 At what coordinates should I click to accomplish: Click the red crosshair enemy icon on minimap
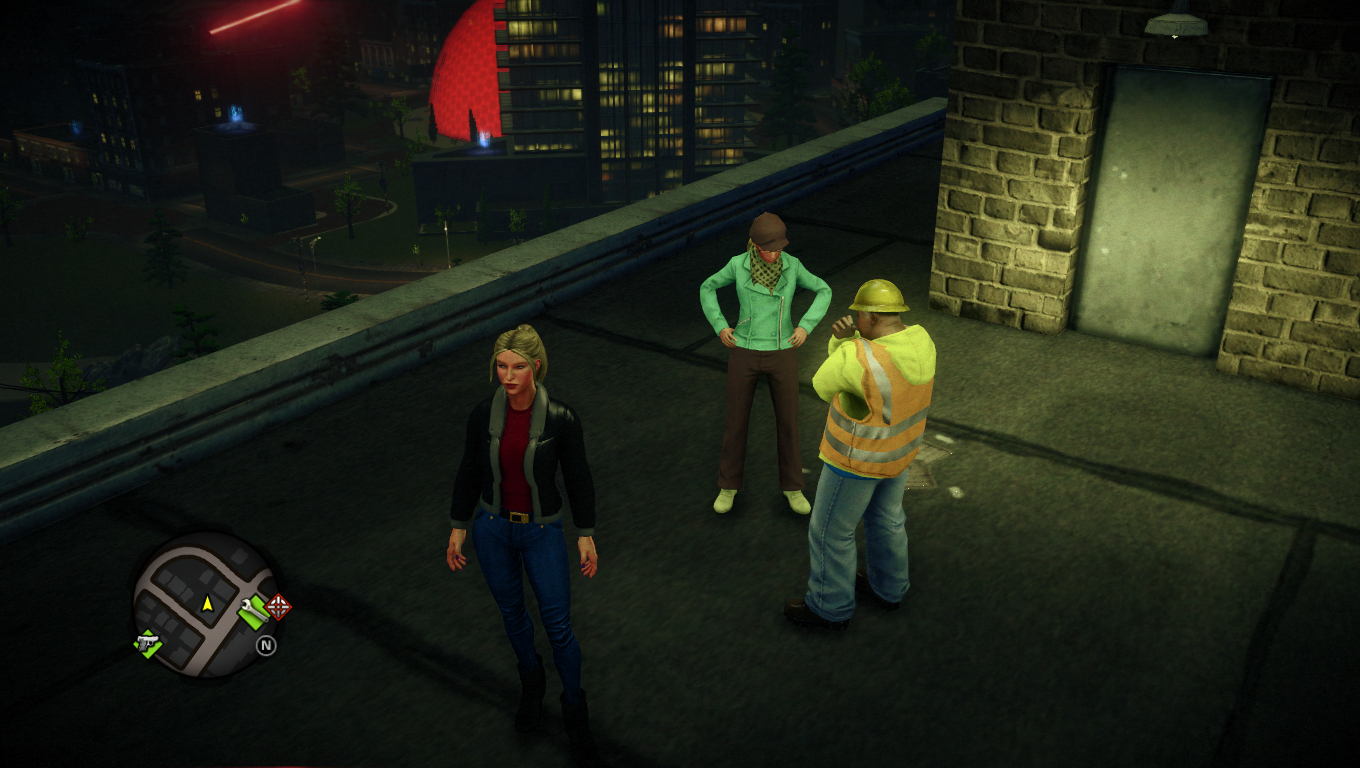tap(276, 607)
